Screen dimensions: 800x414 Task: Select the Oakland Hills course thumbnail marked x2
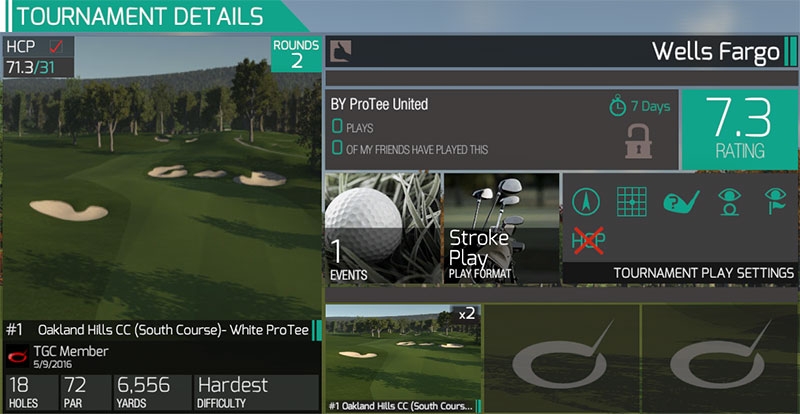click(x=403, y=358)
